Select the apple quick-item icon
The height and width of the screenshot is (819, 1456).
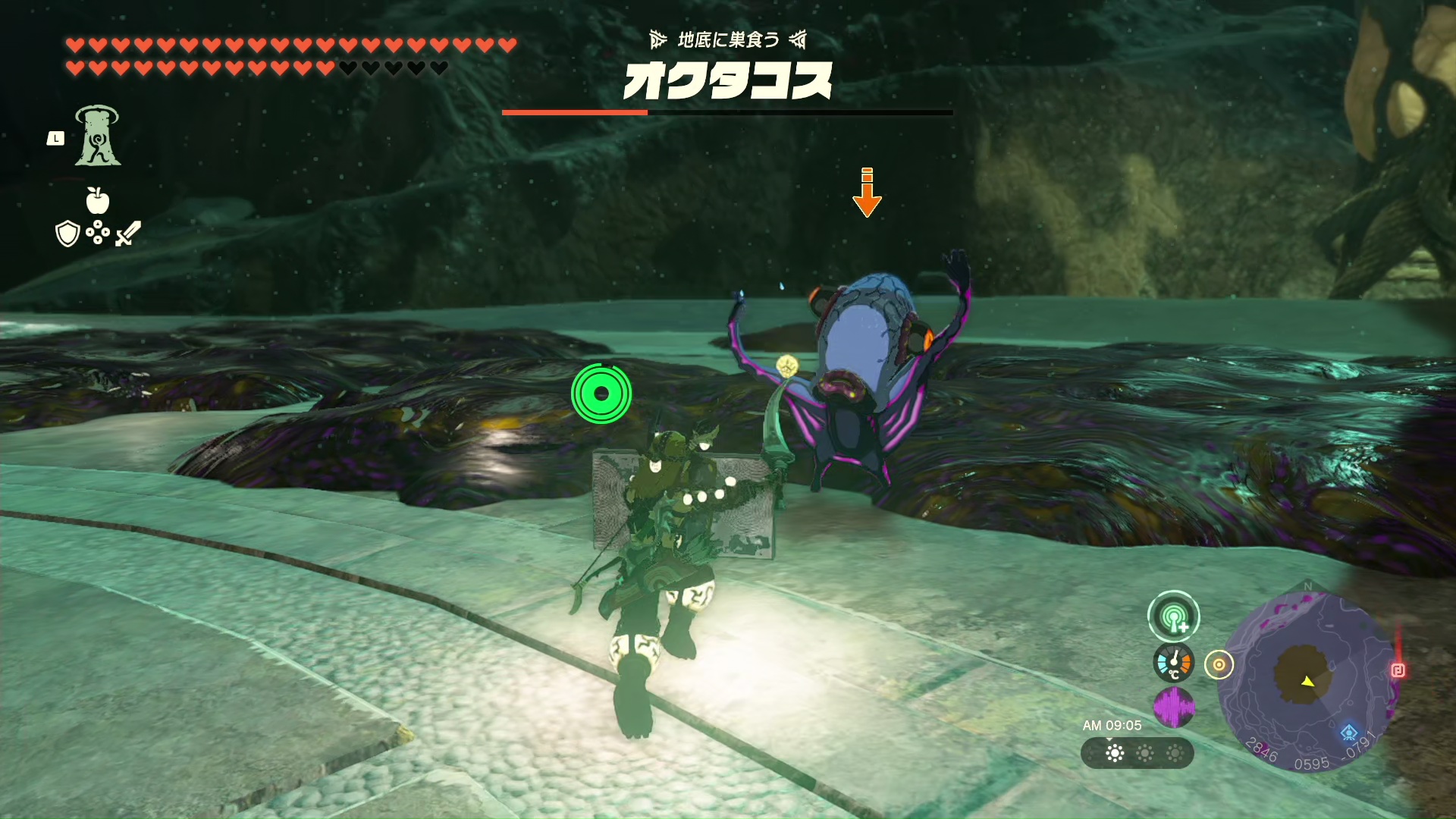point(98,201)
